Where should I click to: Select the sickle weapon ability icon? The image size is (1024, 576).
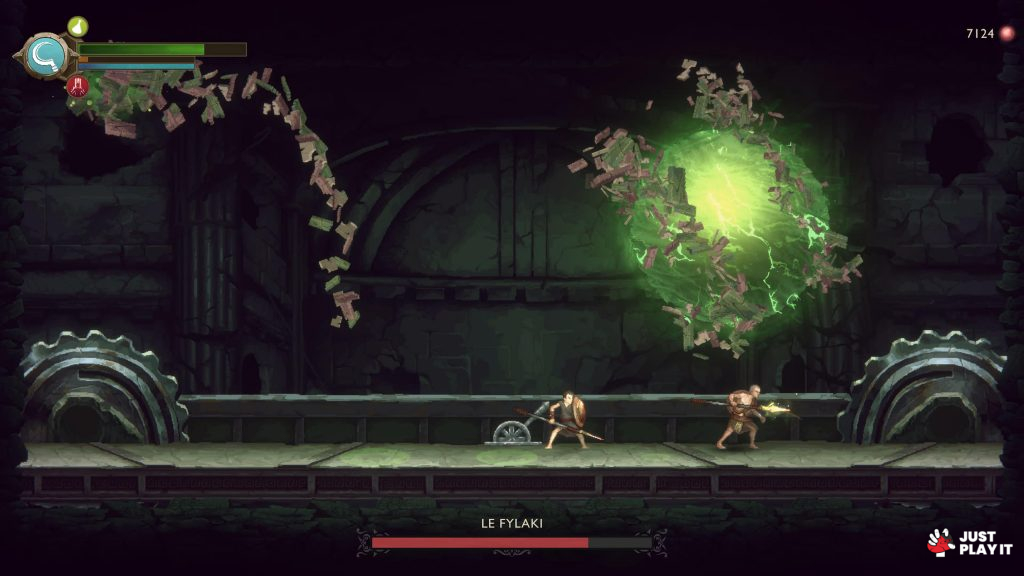point(46,56)
